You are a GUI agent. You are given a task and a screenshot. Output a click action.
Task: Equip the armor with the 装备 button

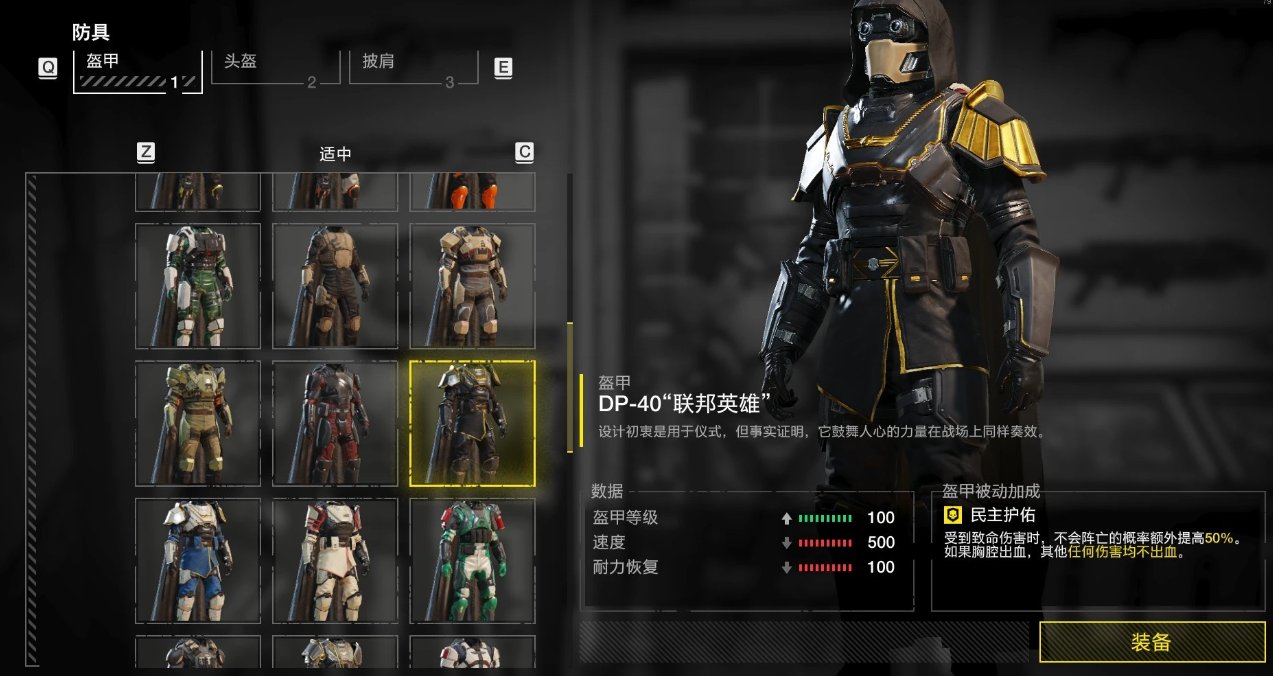[x=1152, y=642]
